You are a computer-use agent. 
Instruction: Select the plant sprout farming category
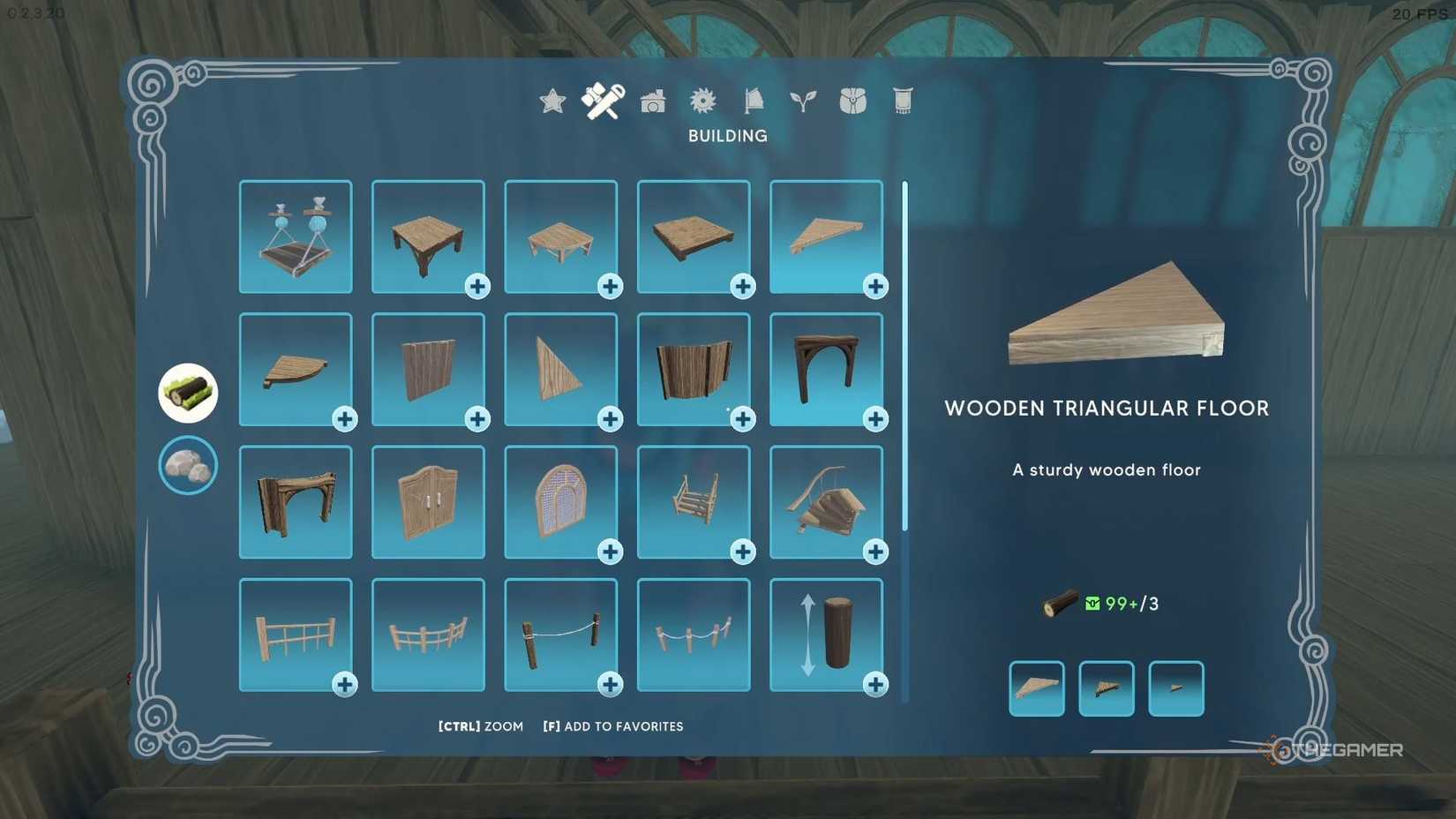point(804,101)
